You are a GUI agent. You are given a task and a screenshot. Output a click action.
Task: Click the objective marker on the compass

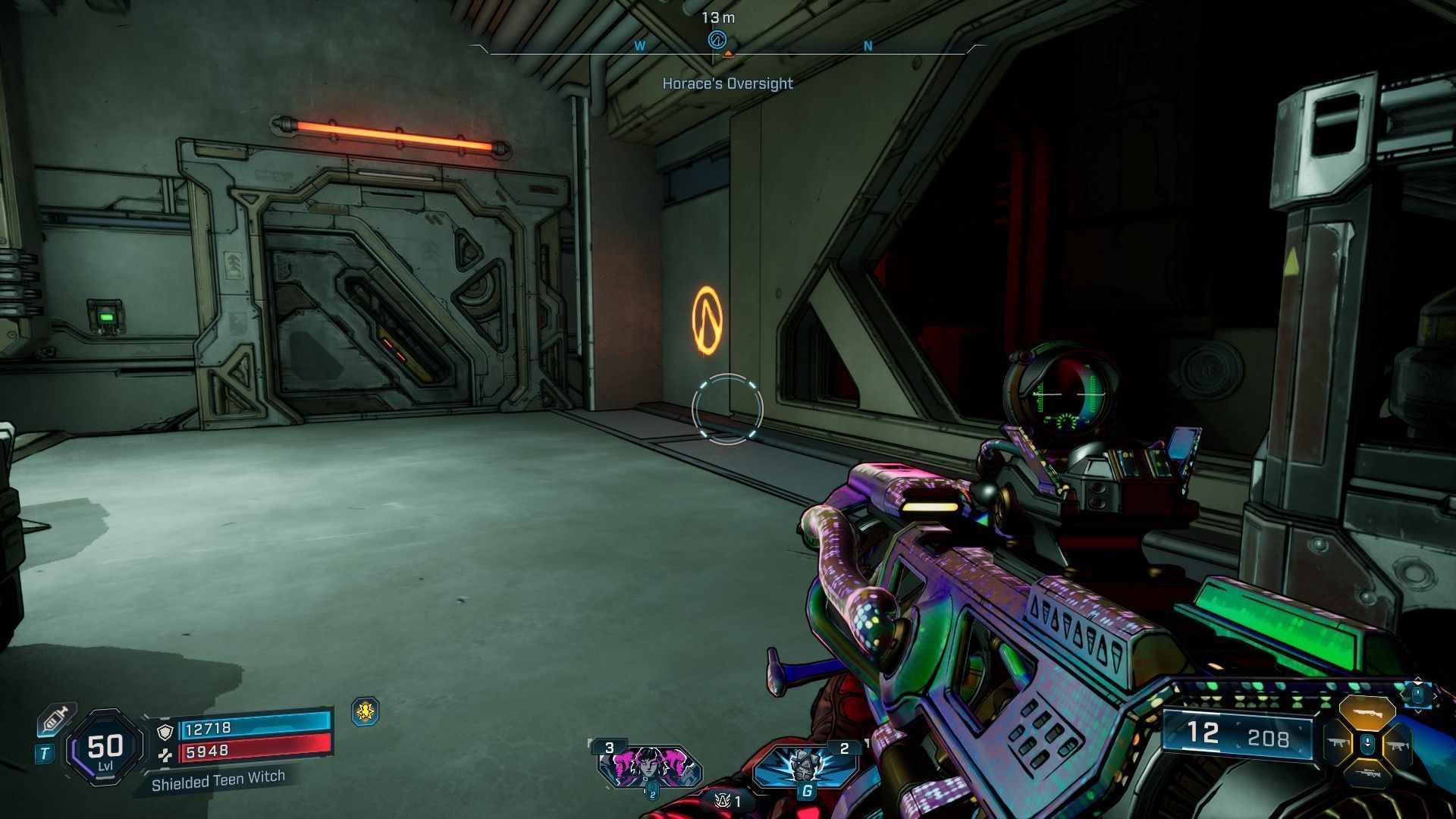coord(717,39)
